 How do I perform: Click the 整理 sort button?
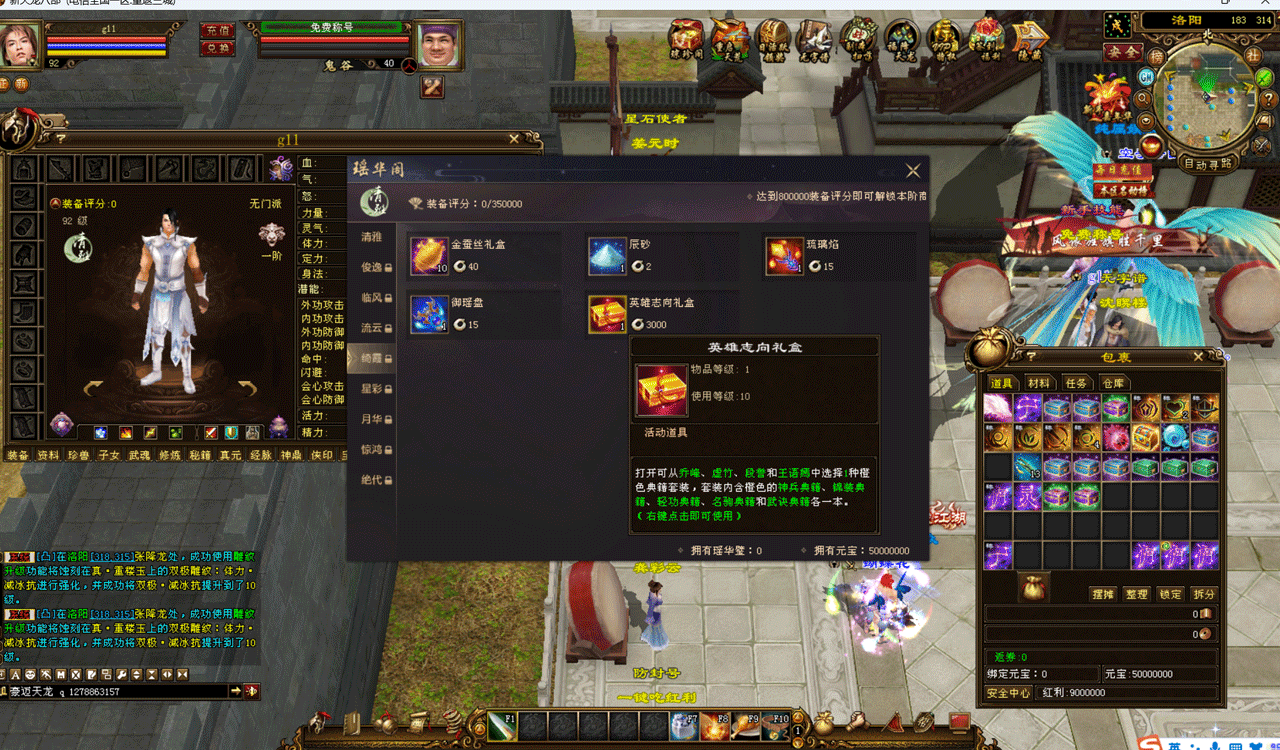1136,594
